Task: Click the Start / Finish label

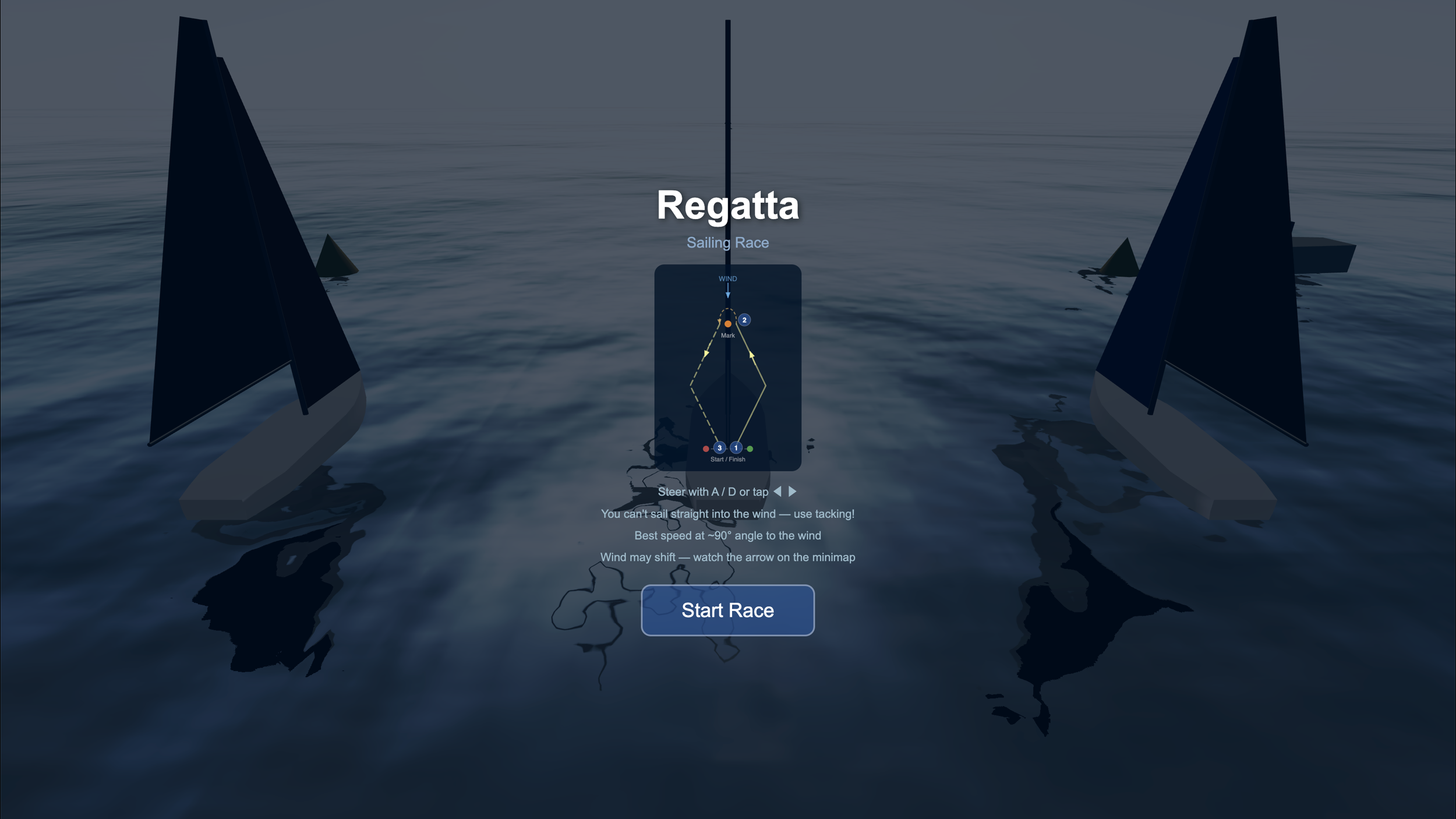Action: pos(728,459)
